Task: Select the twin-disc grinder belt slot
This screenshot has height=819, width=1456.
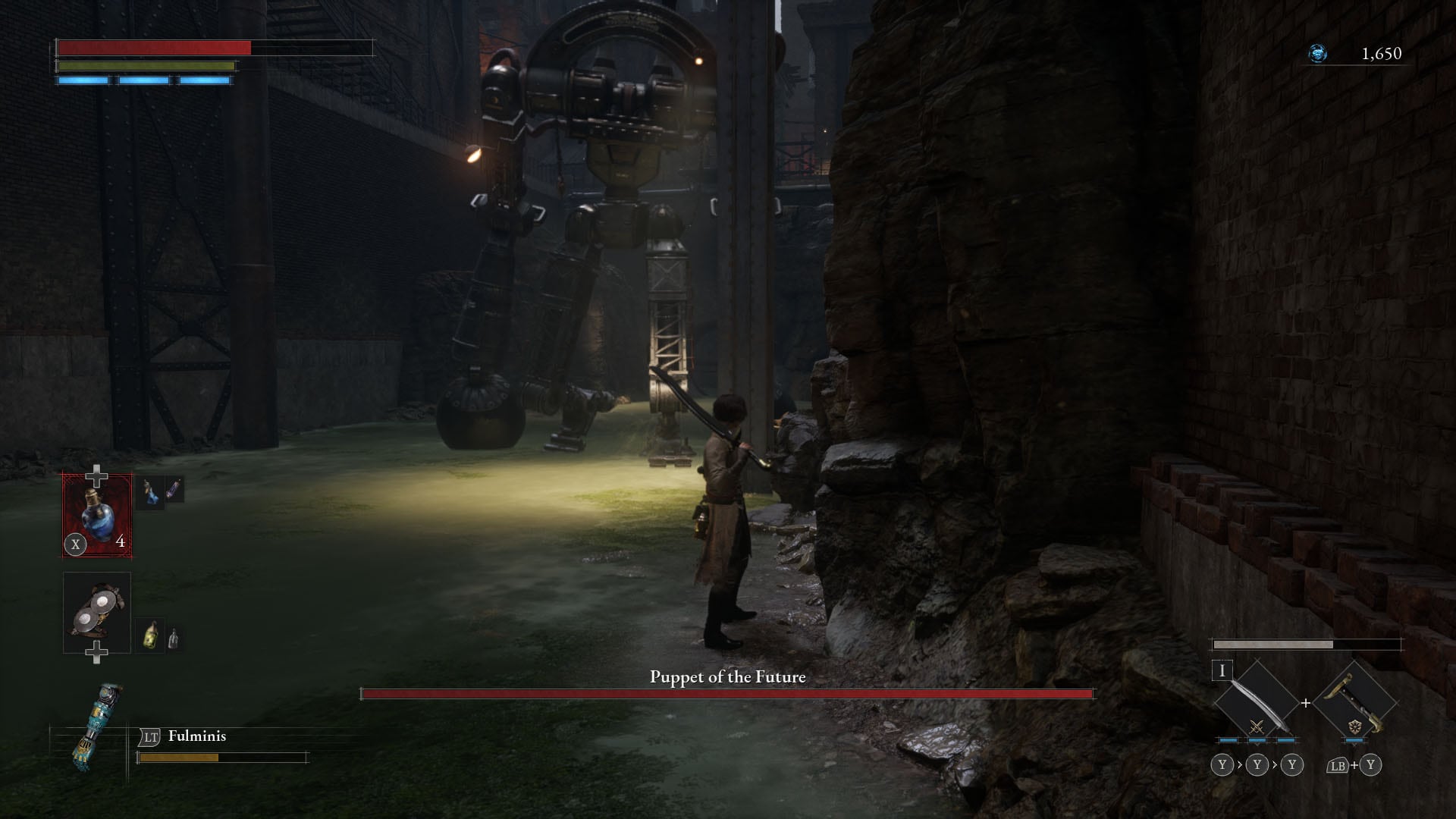Action: pyautogui.click(x=97, y=613)
